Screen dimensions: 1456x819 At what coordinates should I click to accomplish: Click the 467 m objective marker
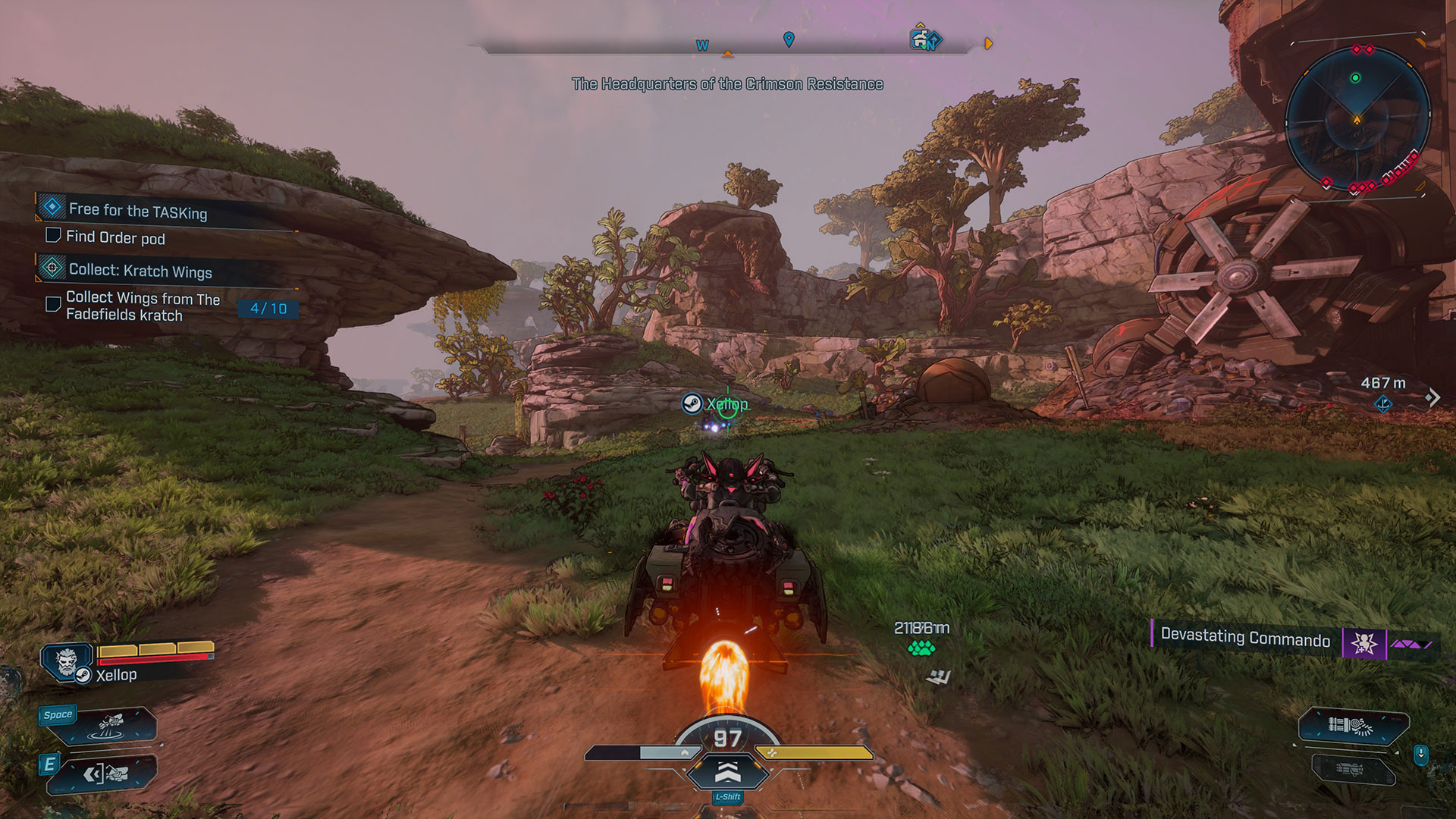[1383, 403]
